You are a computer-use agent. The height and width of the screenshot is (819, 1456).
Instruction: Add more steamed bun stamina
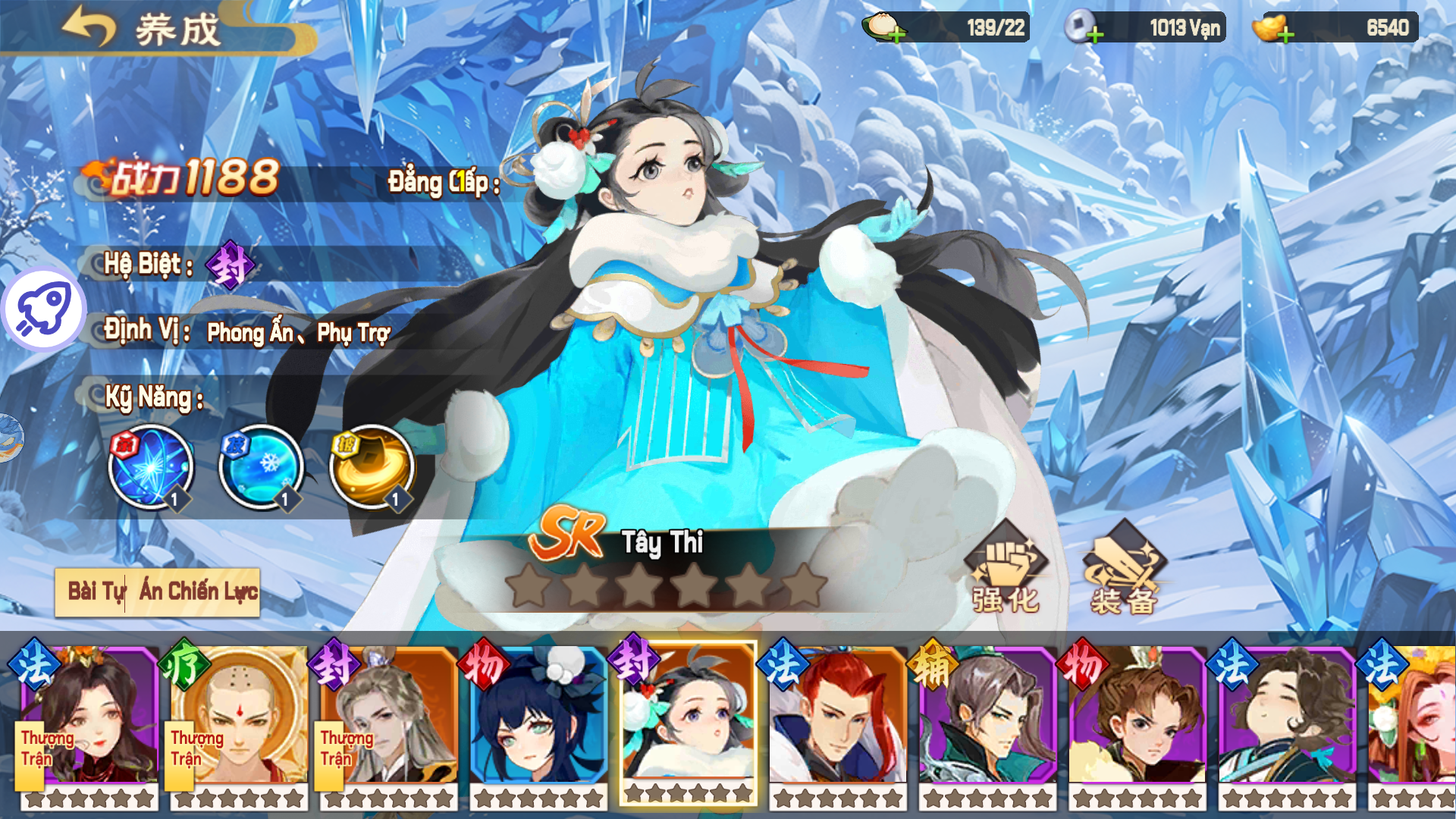coord(896,34)
